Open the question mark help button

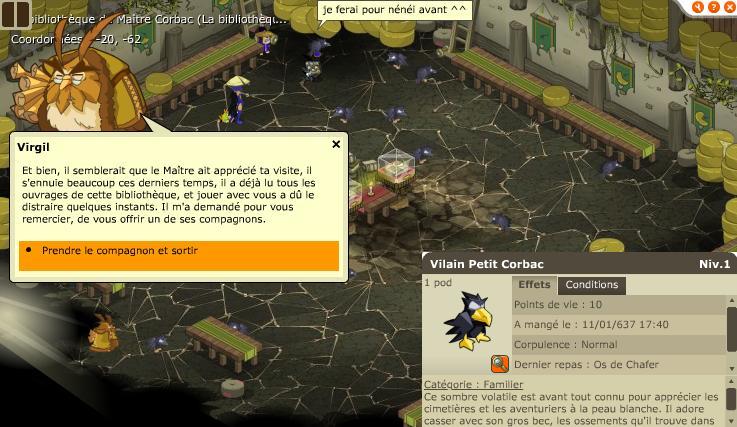pos(714,6)
